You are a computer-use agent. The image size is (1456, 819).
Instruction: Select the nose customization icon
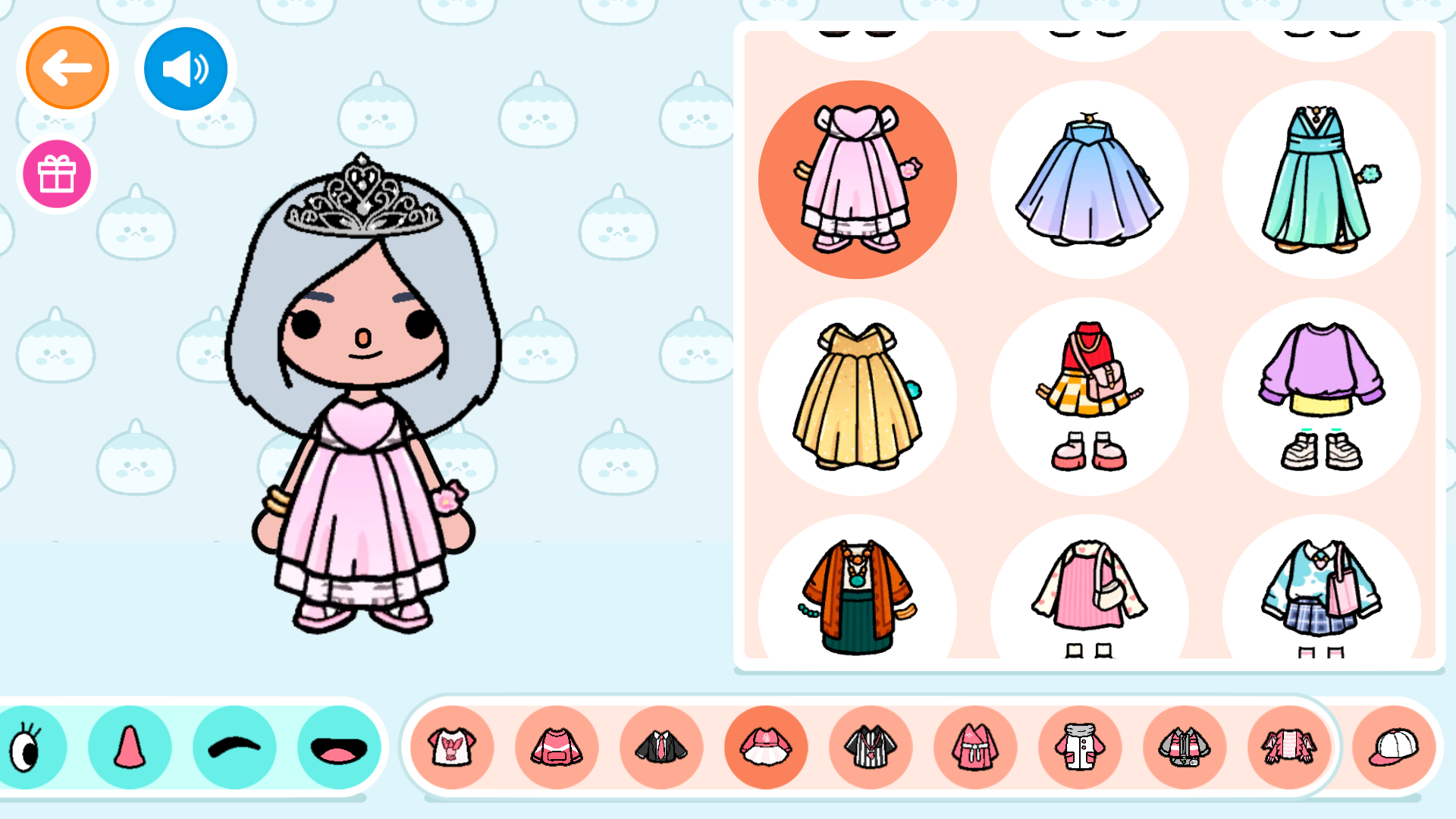click(129, 747)
